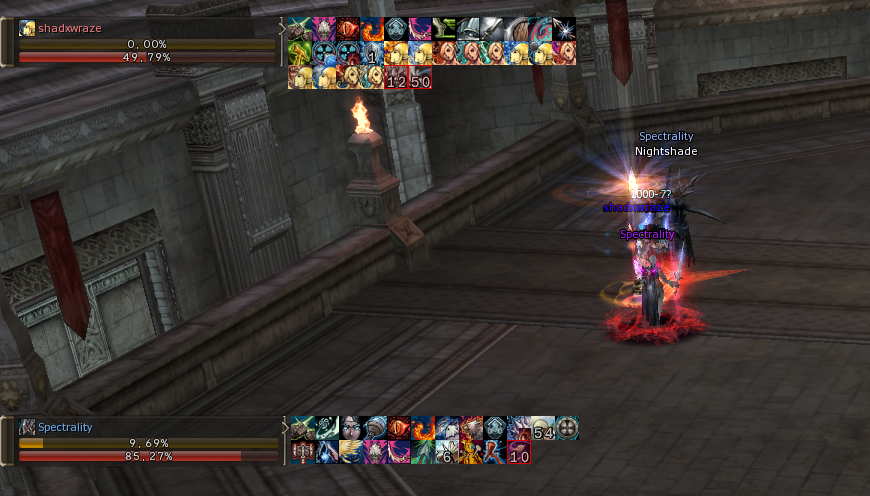Click the buff icon with counter 54
Viewport: 870px width, 496px height.
point(543,429)
